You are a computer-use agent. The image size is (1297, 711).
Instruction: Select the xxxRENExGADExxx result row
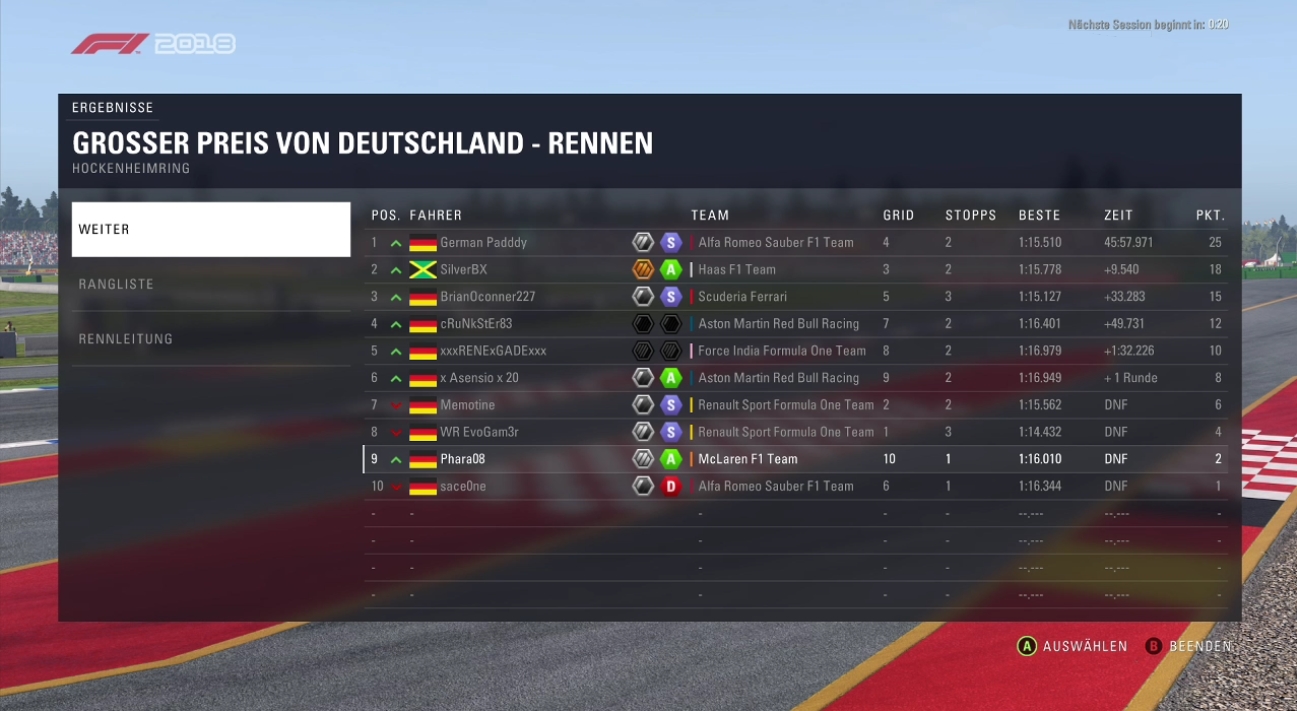795,351
